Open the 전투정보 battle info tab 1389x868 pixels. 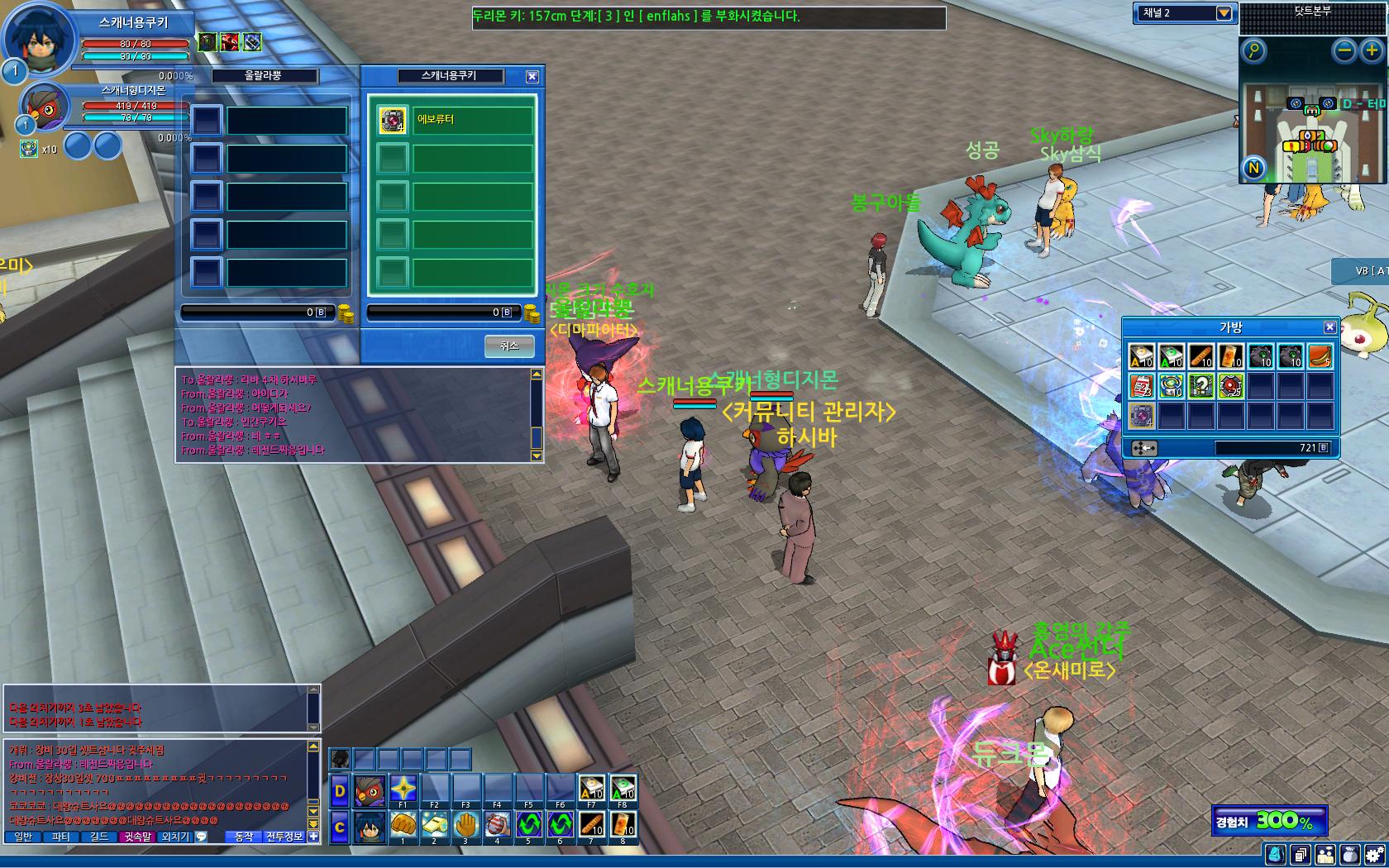(284, 837)
